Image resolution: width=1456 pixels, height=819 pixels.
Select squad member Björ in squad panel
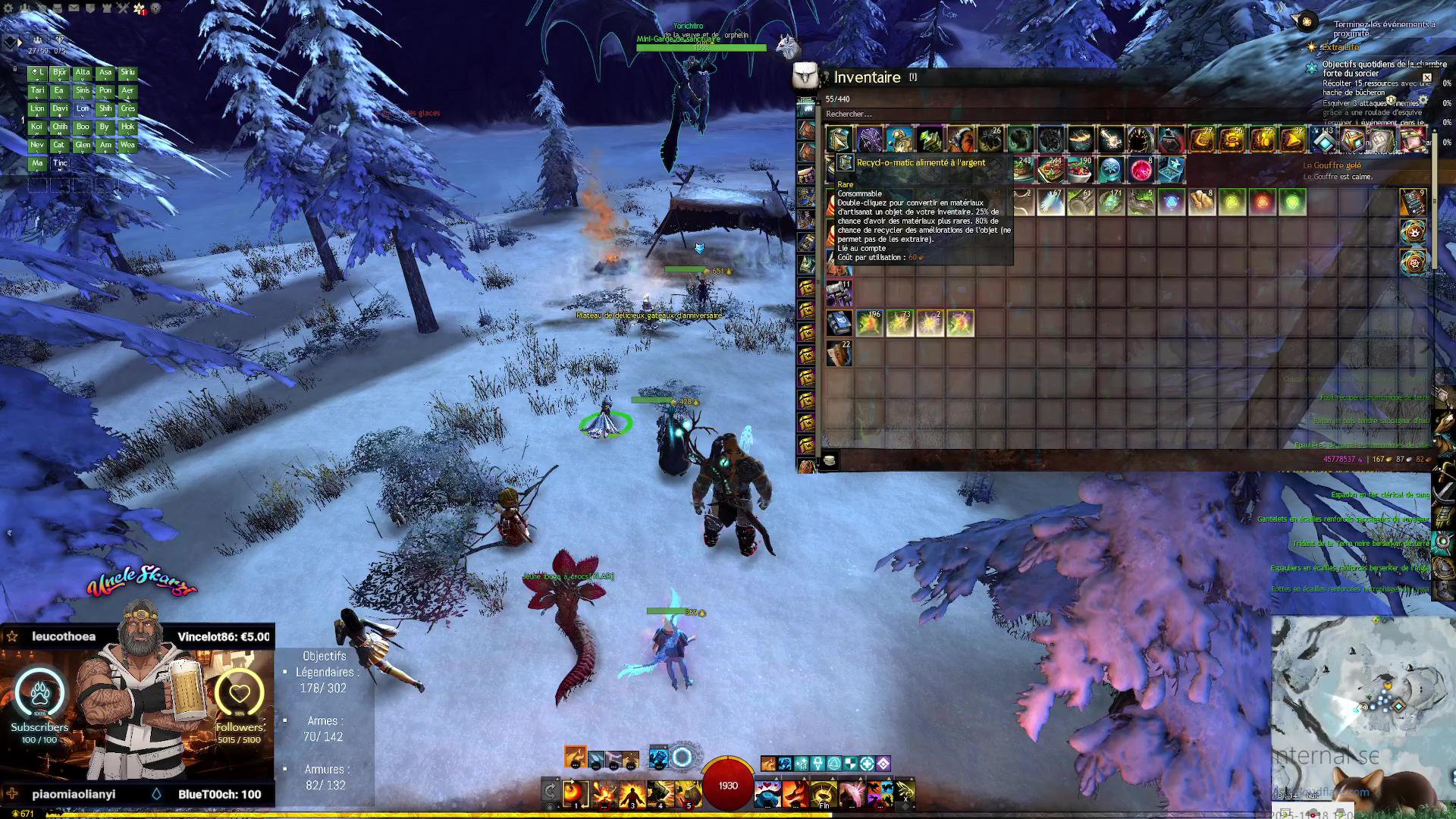click(60, 73)
